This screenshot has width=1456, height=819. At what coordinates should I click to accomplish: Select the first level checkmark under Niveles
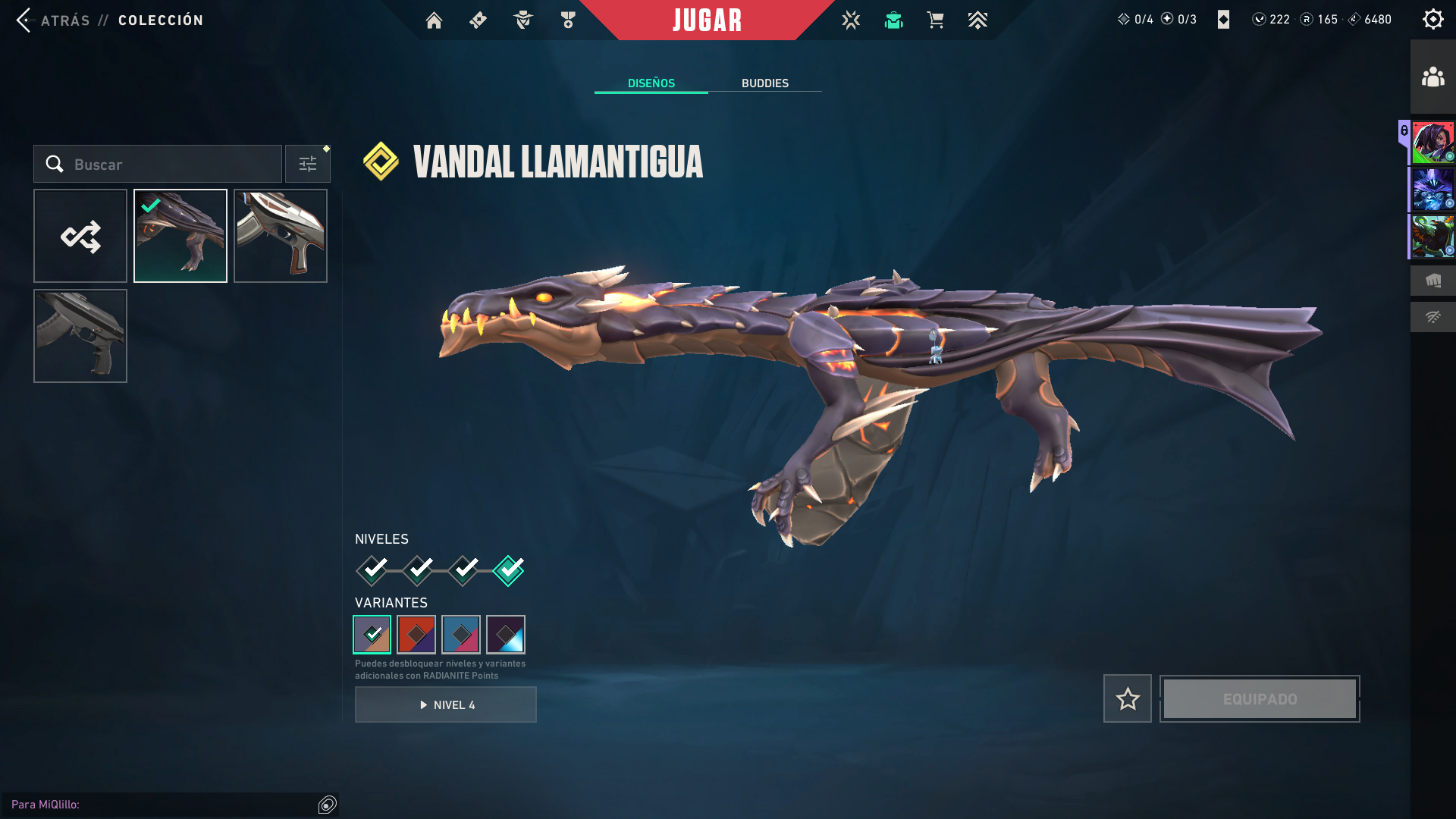pos(371,570)
